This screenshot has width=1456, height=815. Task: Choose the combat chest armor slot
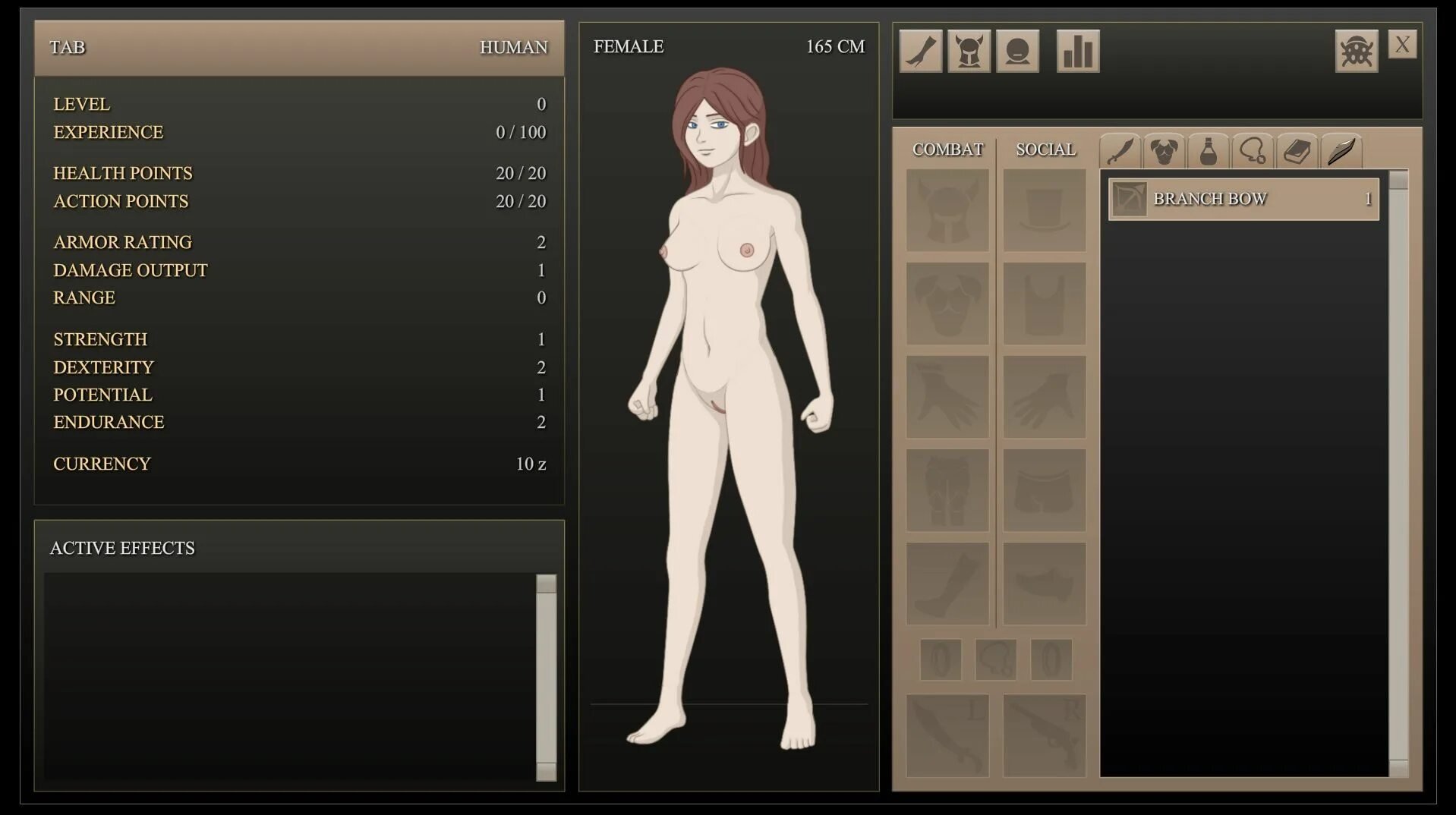pyautogui.click(x=947, y=304)
